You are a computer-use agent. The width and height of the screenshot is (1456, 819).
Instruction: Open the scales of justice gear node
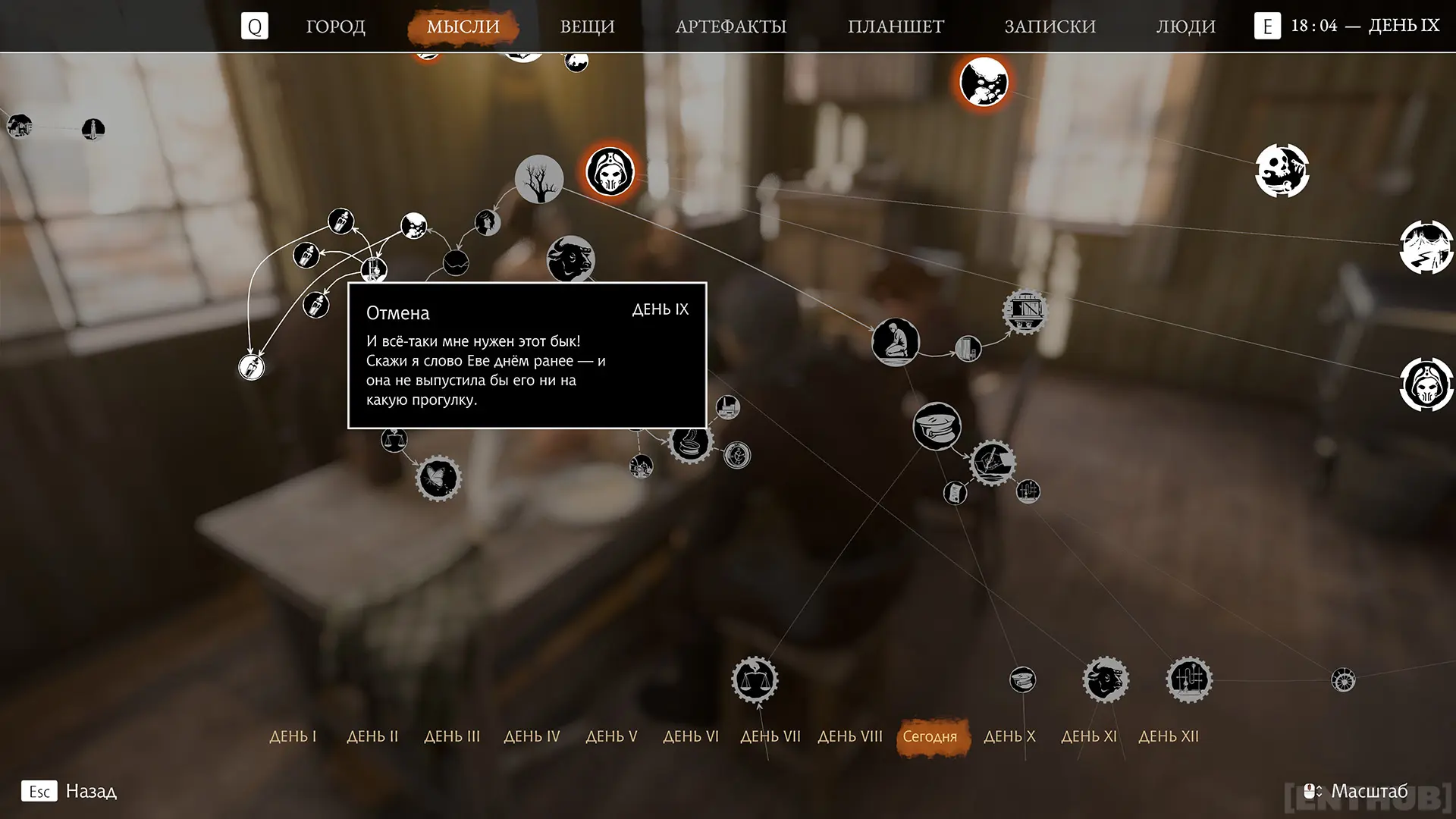point(755,679)
